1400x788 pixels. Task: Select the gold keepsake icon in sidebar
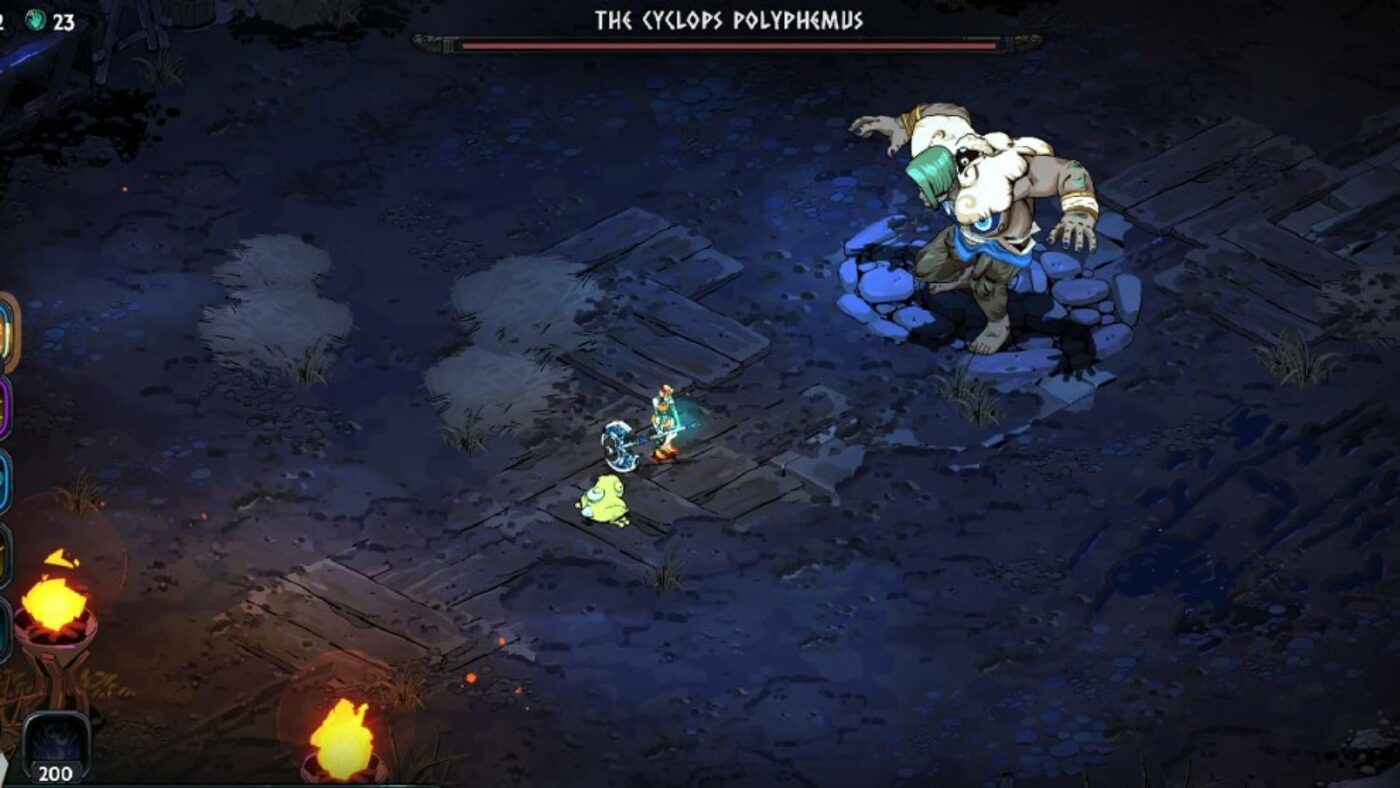(x=8, y=330)
